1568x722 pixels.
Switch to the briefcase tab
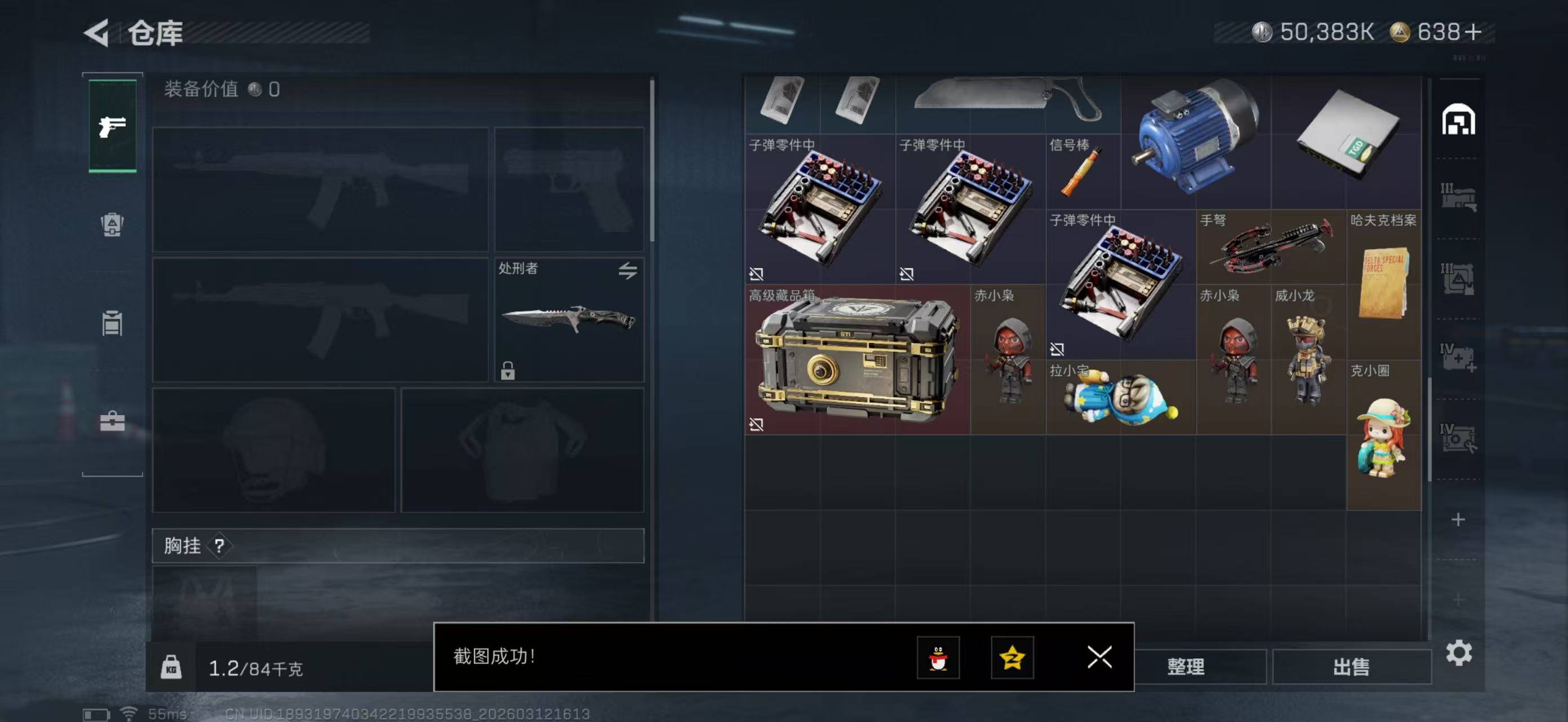112,421
